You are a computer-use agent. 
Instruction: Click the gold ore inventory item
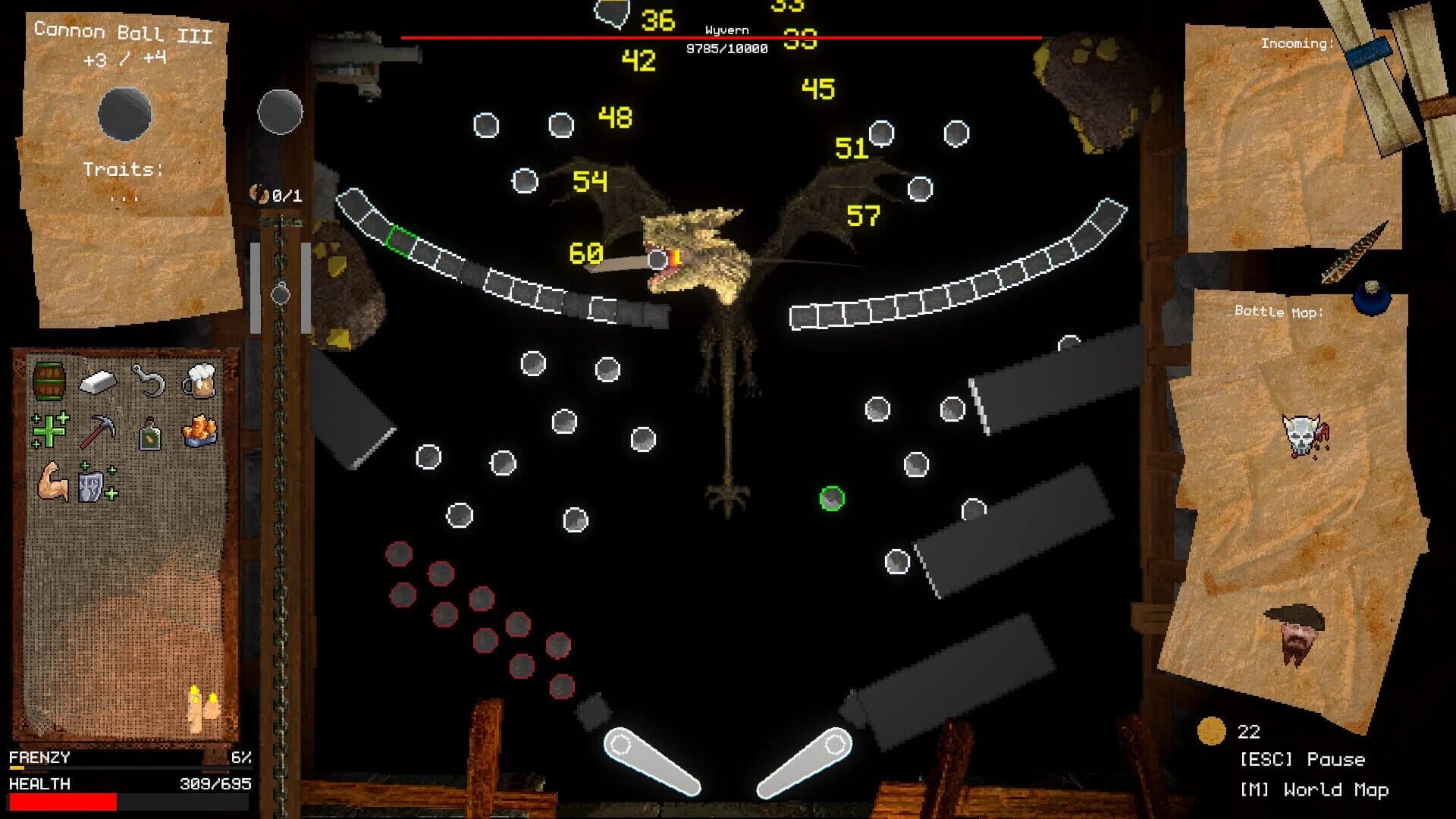click(201, 429)
